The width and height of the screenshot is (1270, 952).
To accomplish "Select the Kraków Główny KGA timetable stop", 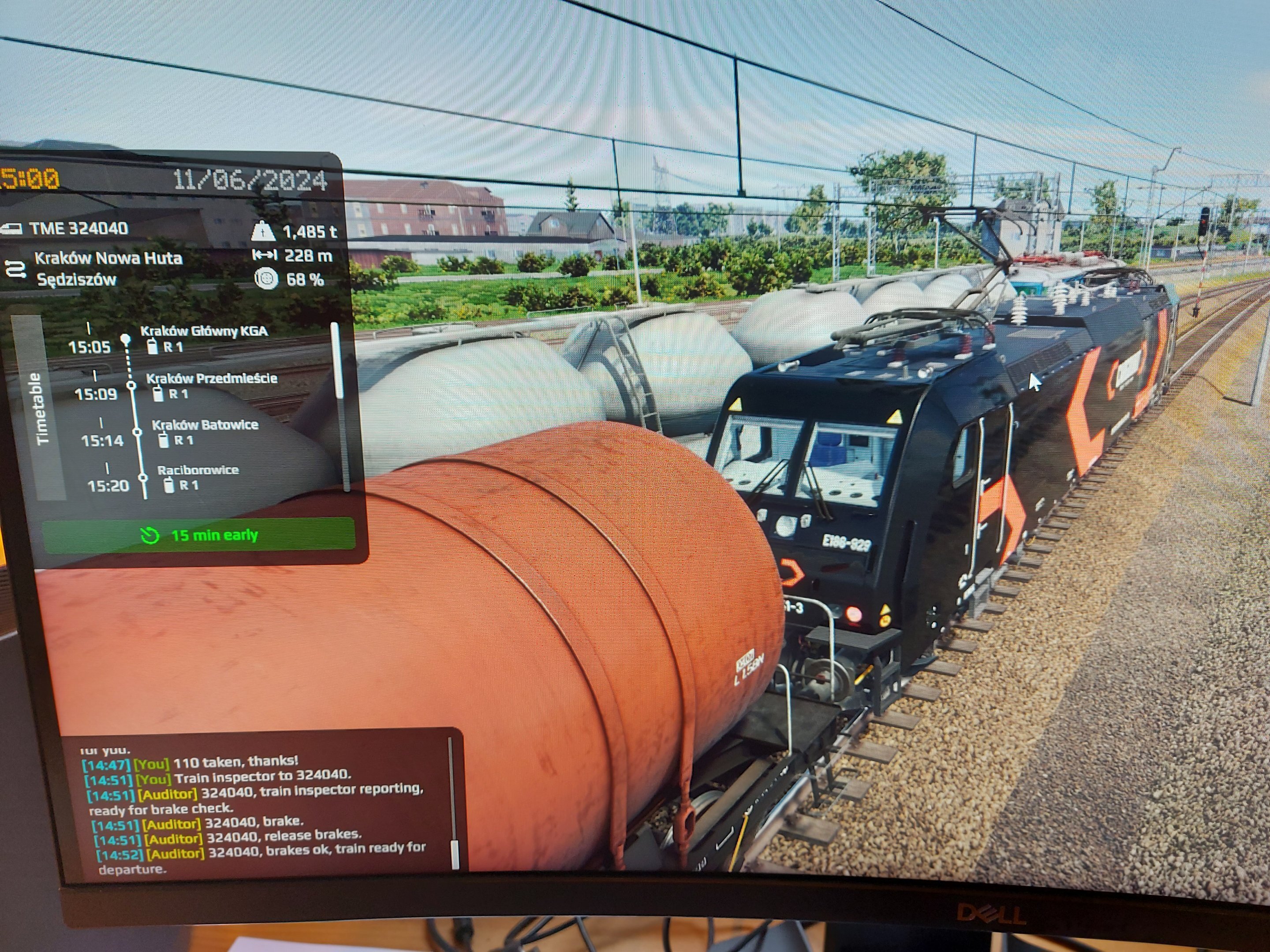I will tap(203, 332).
